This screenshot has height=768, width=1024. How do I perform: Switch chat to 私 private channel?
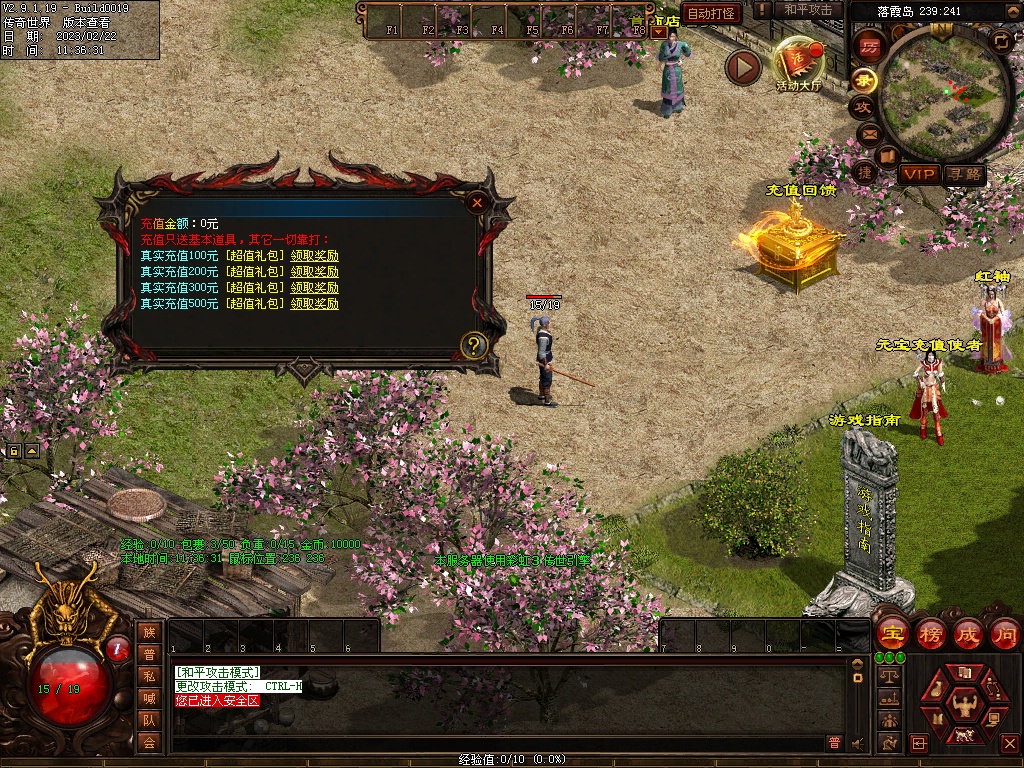pos(150,675)
